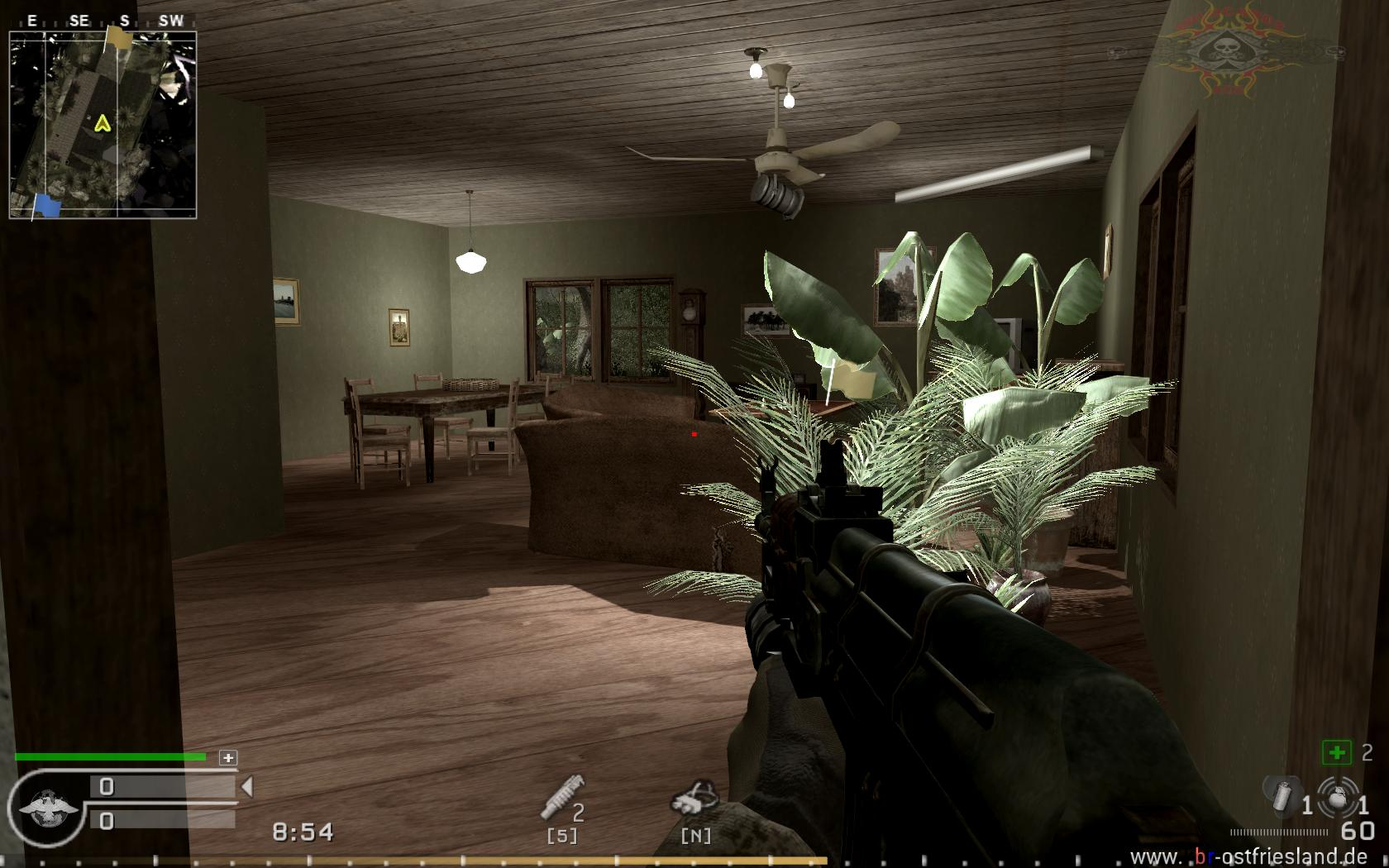Screen dimensions: 1389x868
Task: Open the br-ostfriesland.de website link
Action: click(1248, 856)
